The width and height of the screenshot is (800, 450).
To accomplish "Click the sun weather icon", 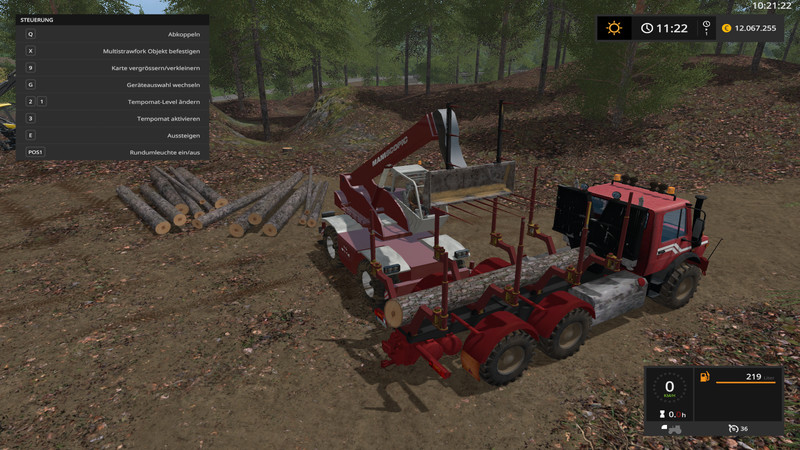I will click(613, 28).
